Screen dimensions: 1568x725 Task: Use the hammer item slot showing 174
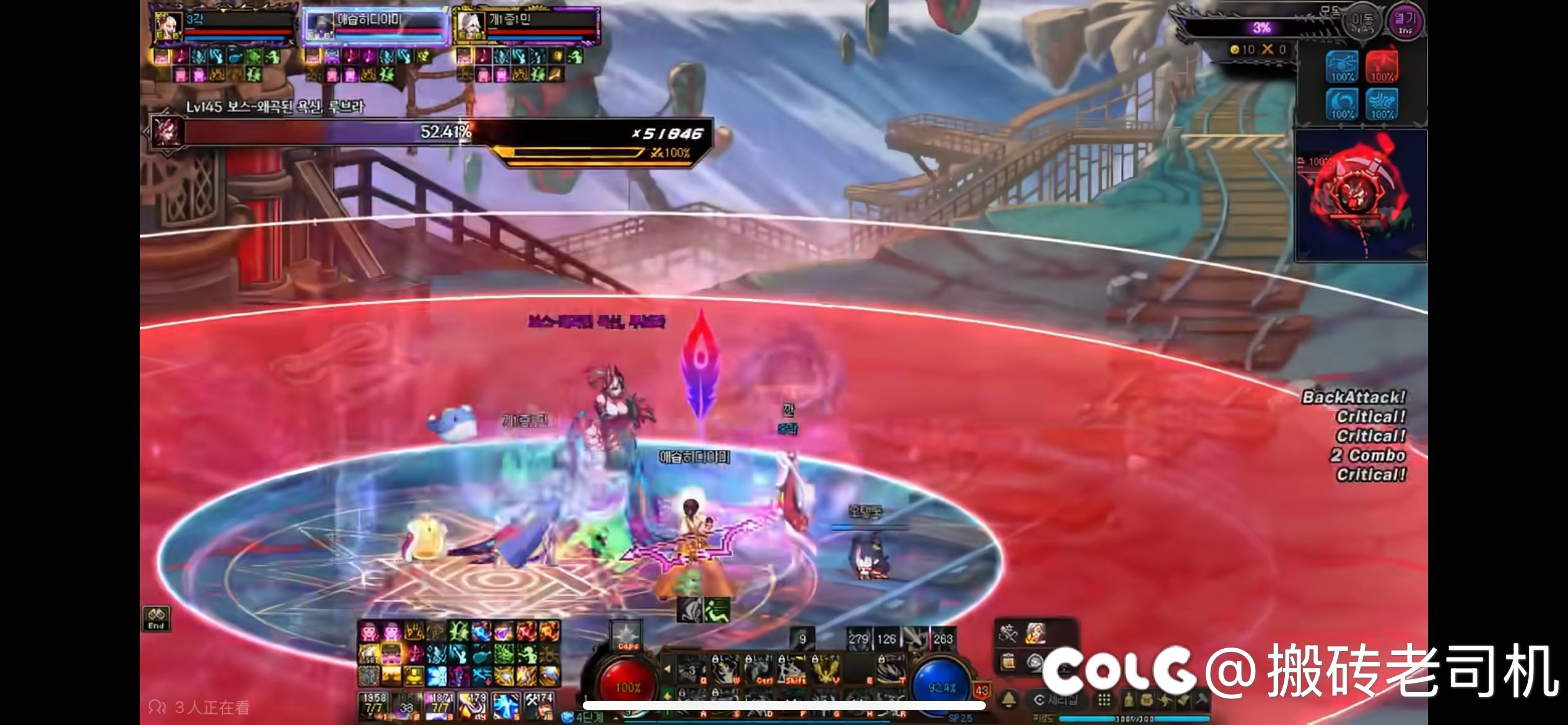point(539,706)
